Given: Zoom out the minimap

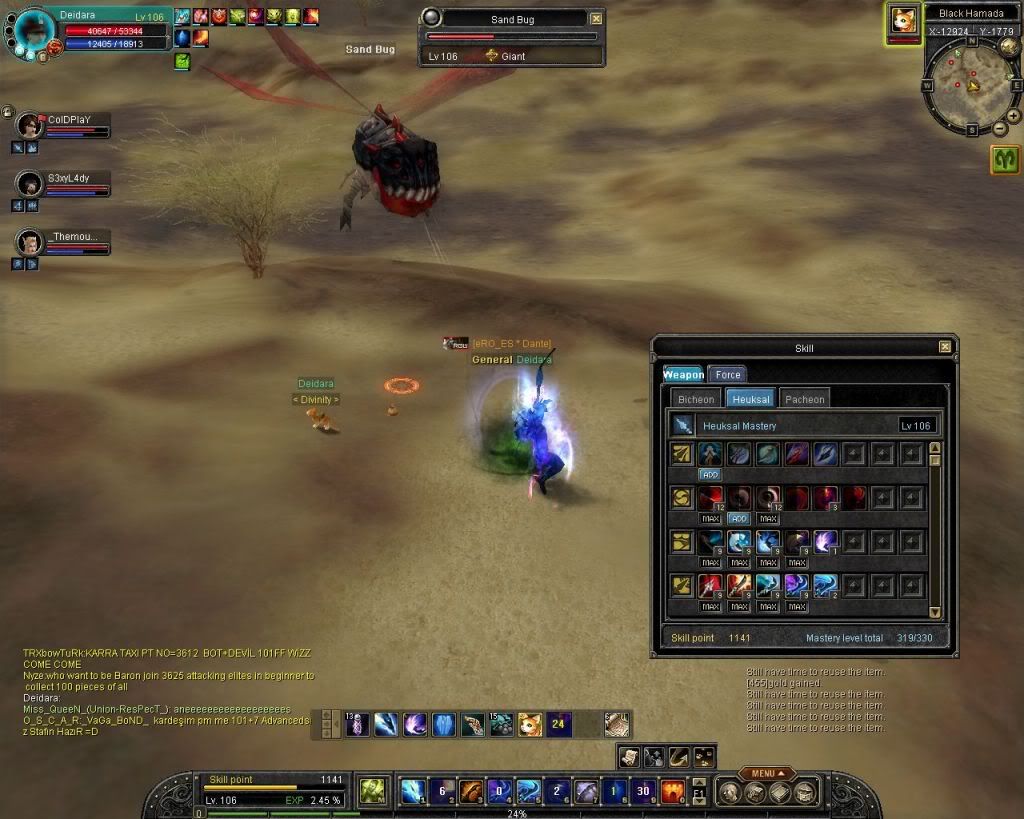Looking at the screenshot, I should click(999, 128).
